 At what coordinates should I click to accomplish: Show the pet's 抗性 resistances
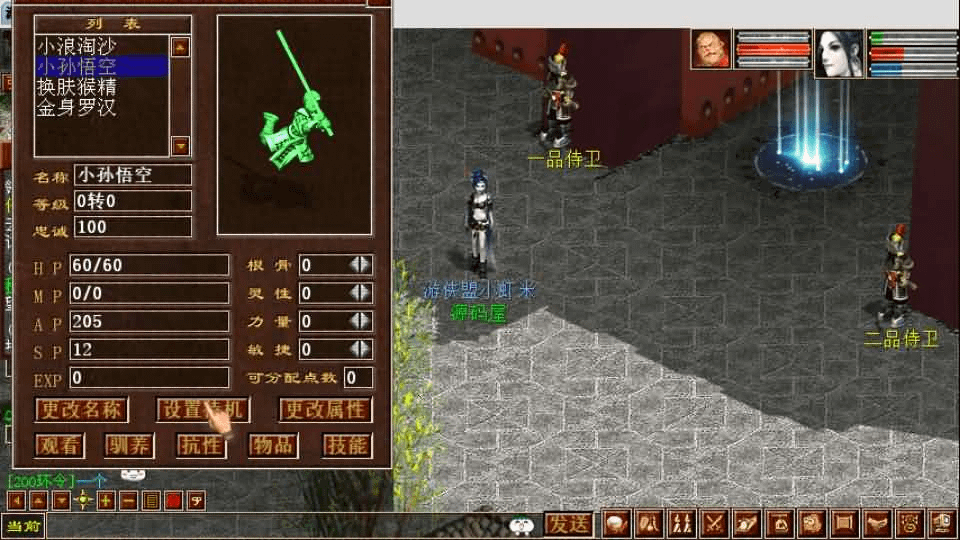coord(200,445)
